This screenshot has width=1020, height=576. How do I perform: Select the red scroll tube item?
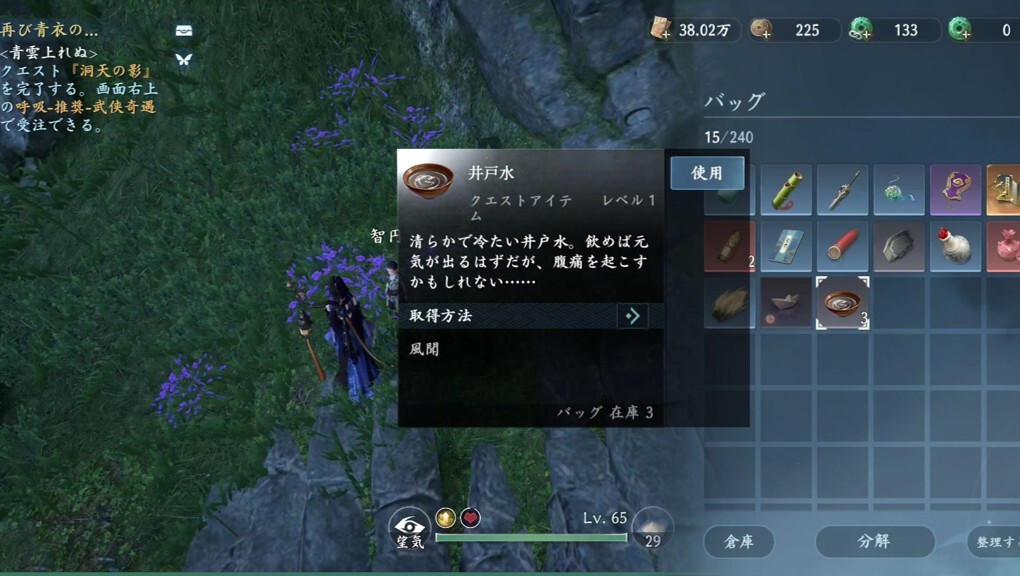(842, 246)
